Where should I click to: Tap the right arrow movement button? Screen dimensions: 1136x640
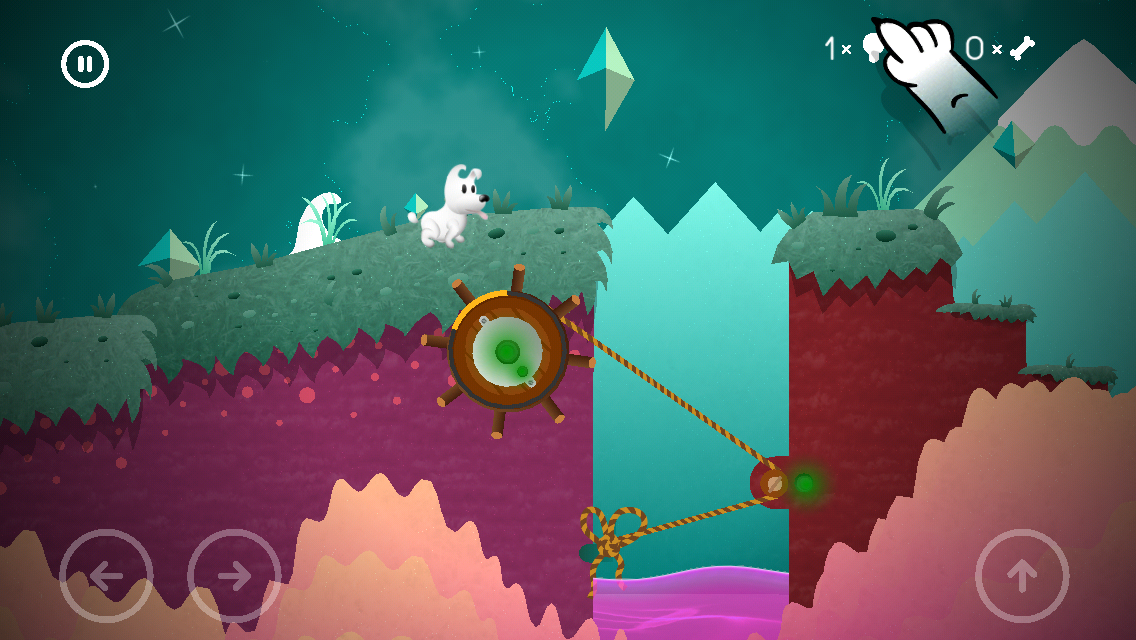pos(234,576)
